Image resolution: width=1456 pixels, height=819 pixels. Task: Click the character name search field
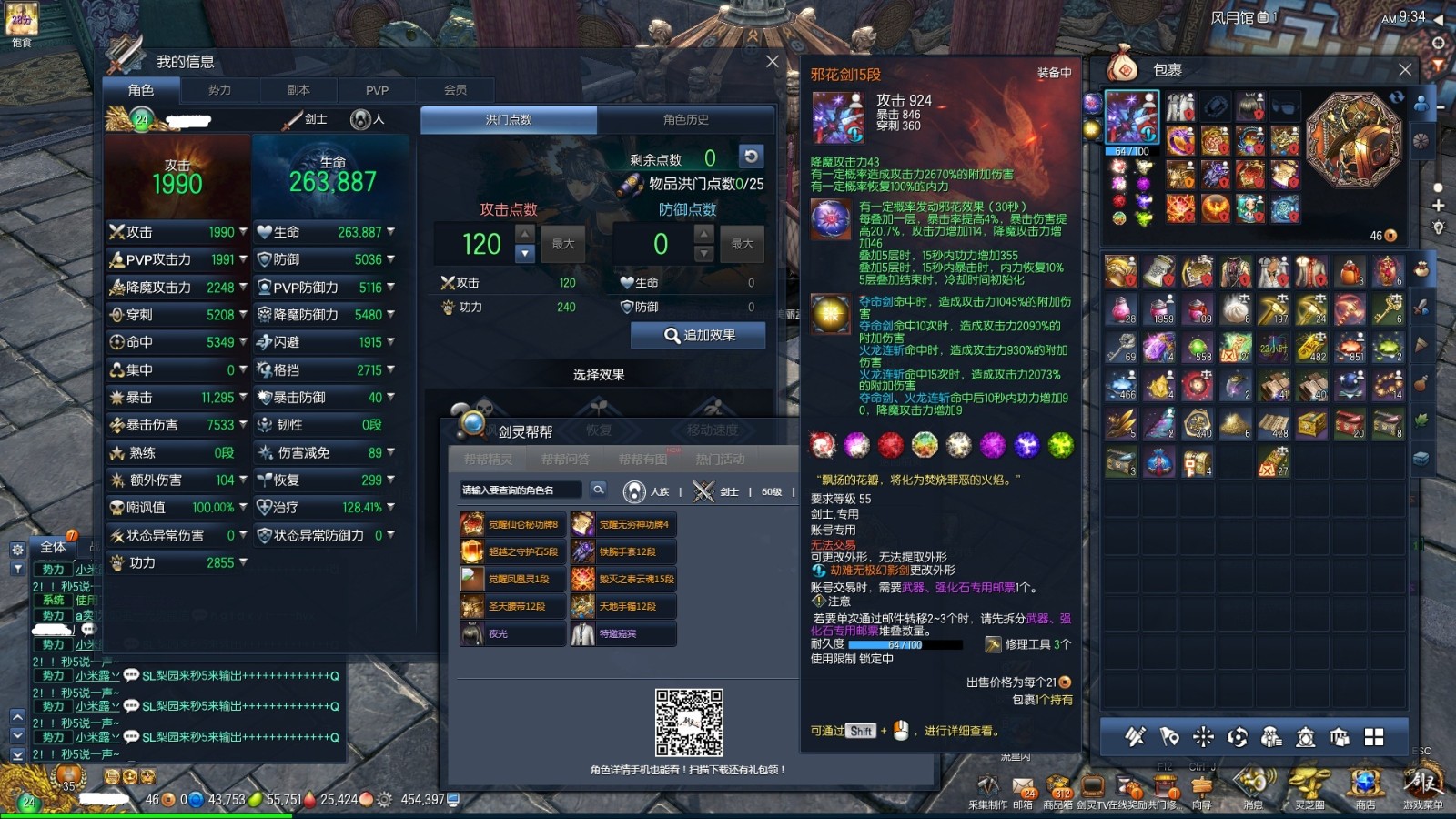click(520, 490)
